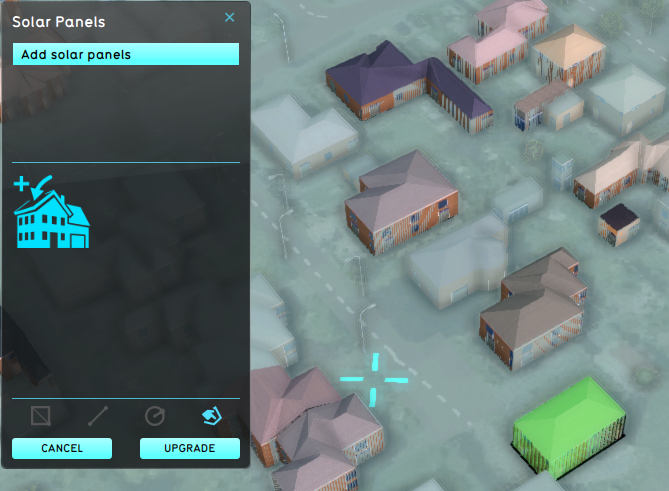Choose the square selection tool
The width and height of the screenshot is (669, 491).
pyautogui.click(x=41, y=415)
